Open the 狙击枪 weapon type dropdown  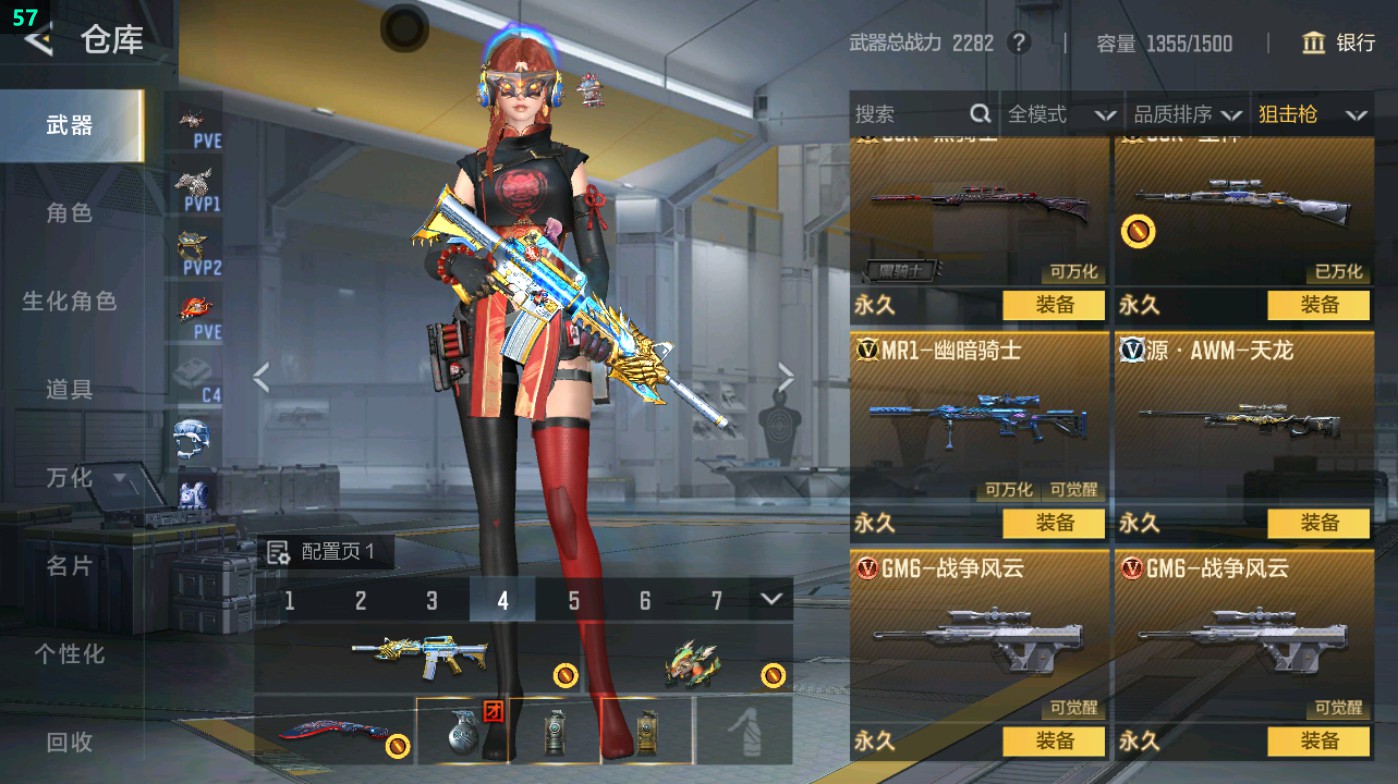(1310, 115)
